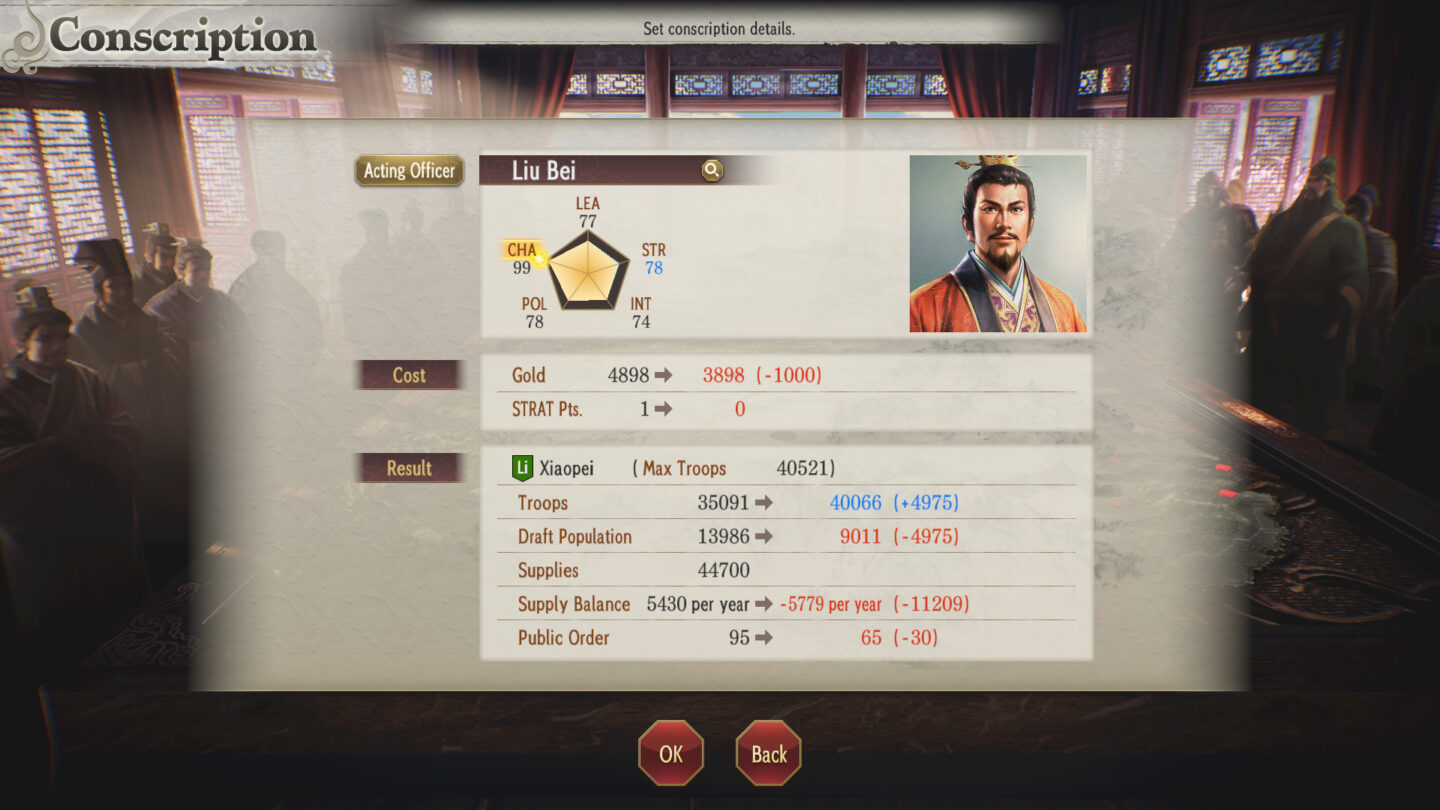Click the LEA 77 stat label

pos(586,210)
